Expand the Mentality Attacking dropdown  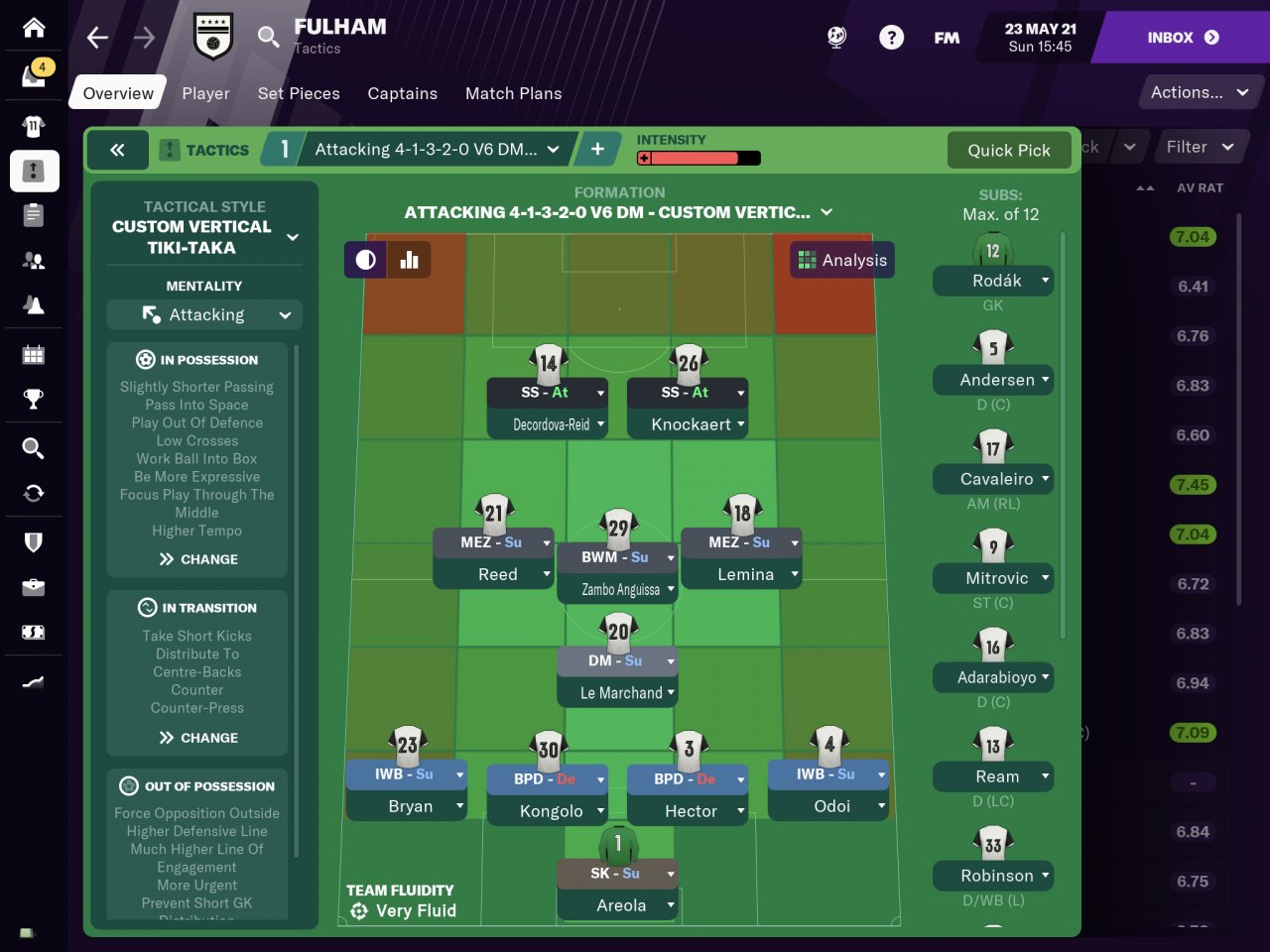(204, 315)
